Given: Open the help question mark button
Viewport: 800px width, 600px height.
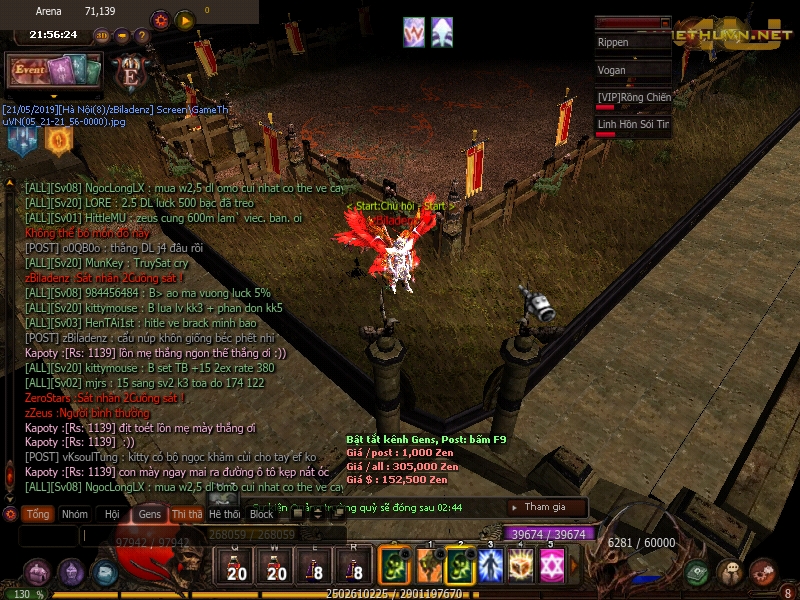Looking at the screenshot, I should tap(142, 36).
